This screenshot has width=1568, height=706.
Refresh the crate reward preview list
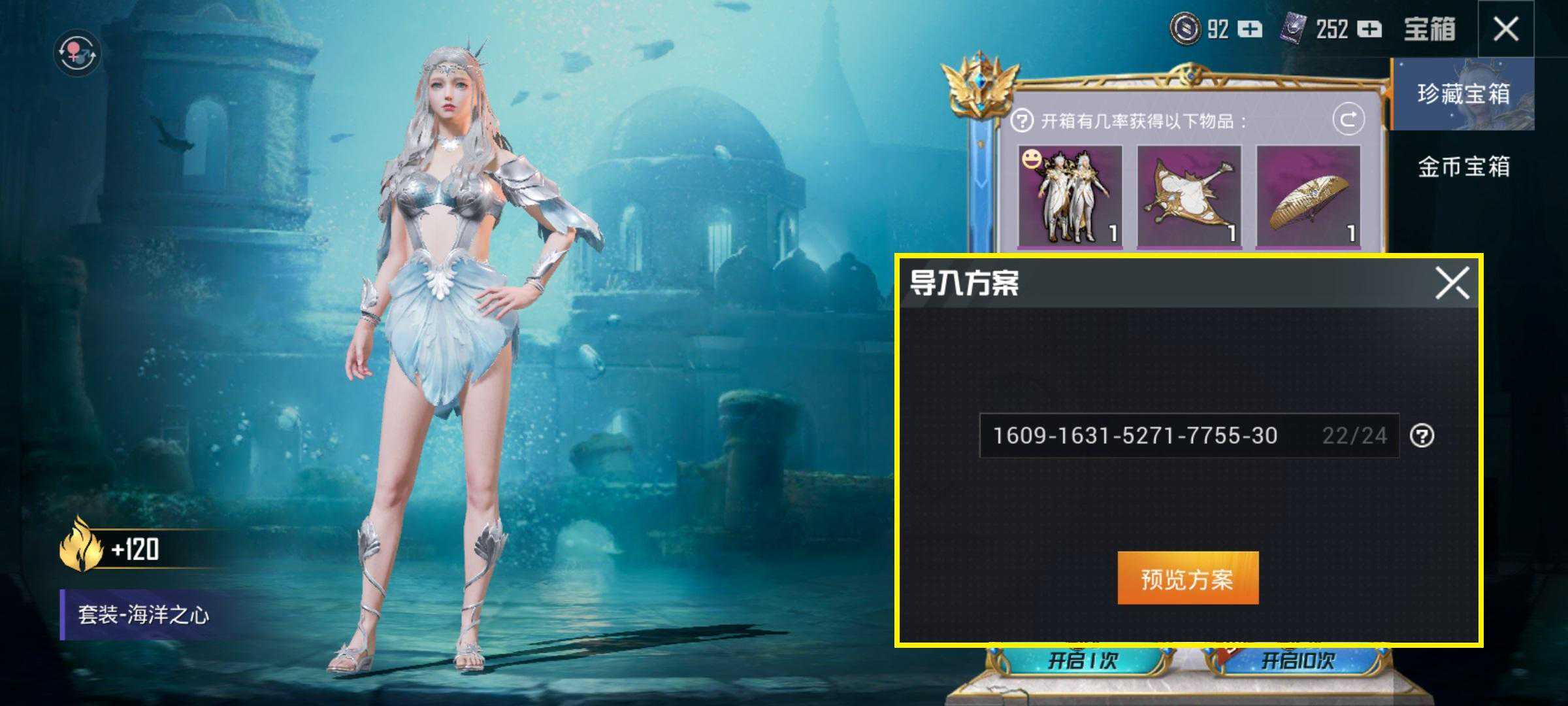tap(1348, 120)
